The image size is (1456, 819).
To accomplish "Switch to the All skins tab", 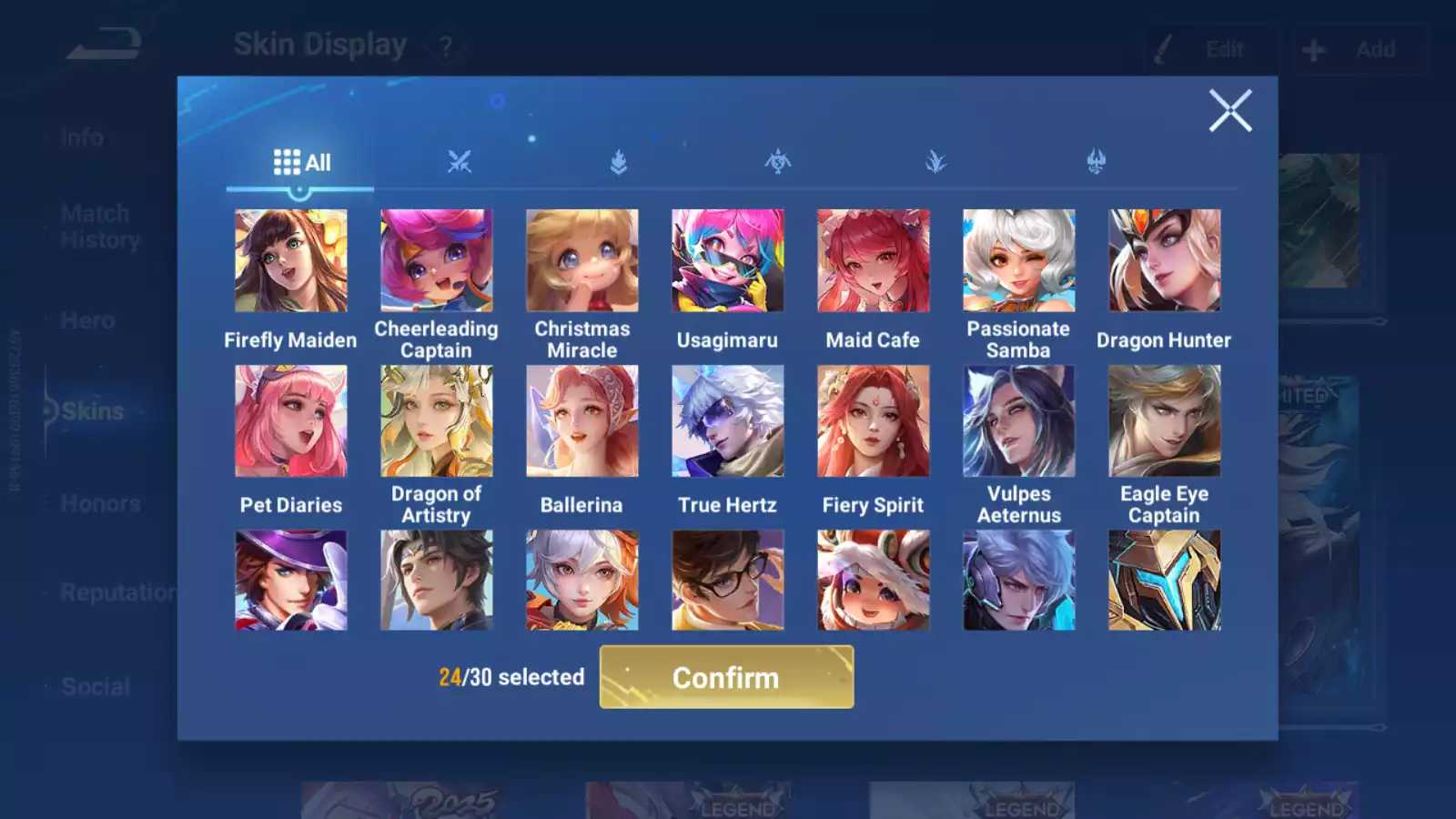I will (301, 163).
